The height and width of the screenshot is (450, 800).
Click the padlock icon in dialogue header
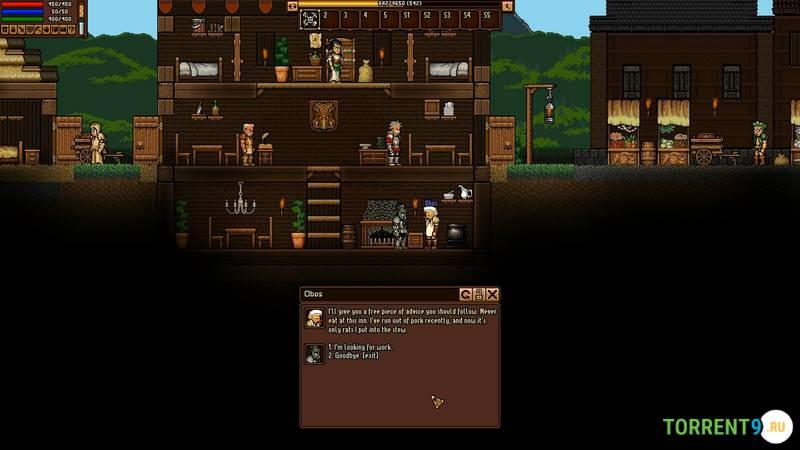tap(479, 294)
